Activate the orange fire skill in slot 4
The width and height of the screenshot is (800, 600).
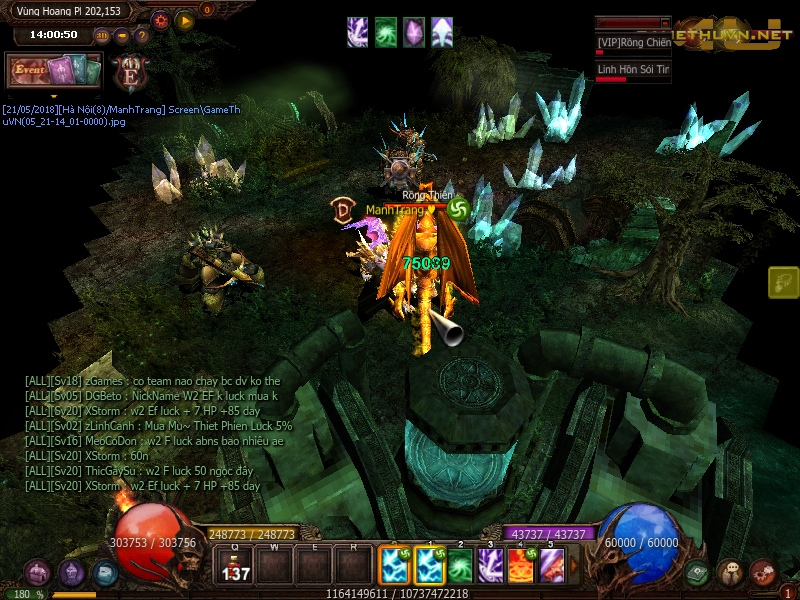click(521, 566)
